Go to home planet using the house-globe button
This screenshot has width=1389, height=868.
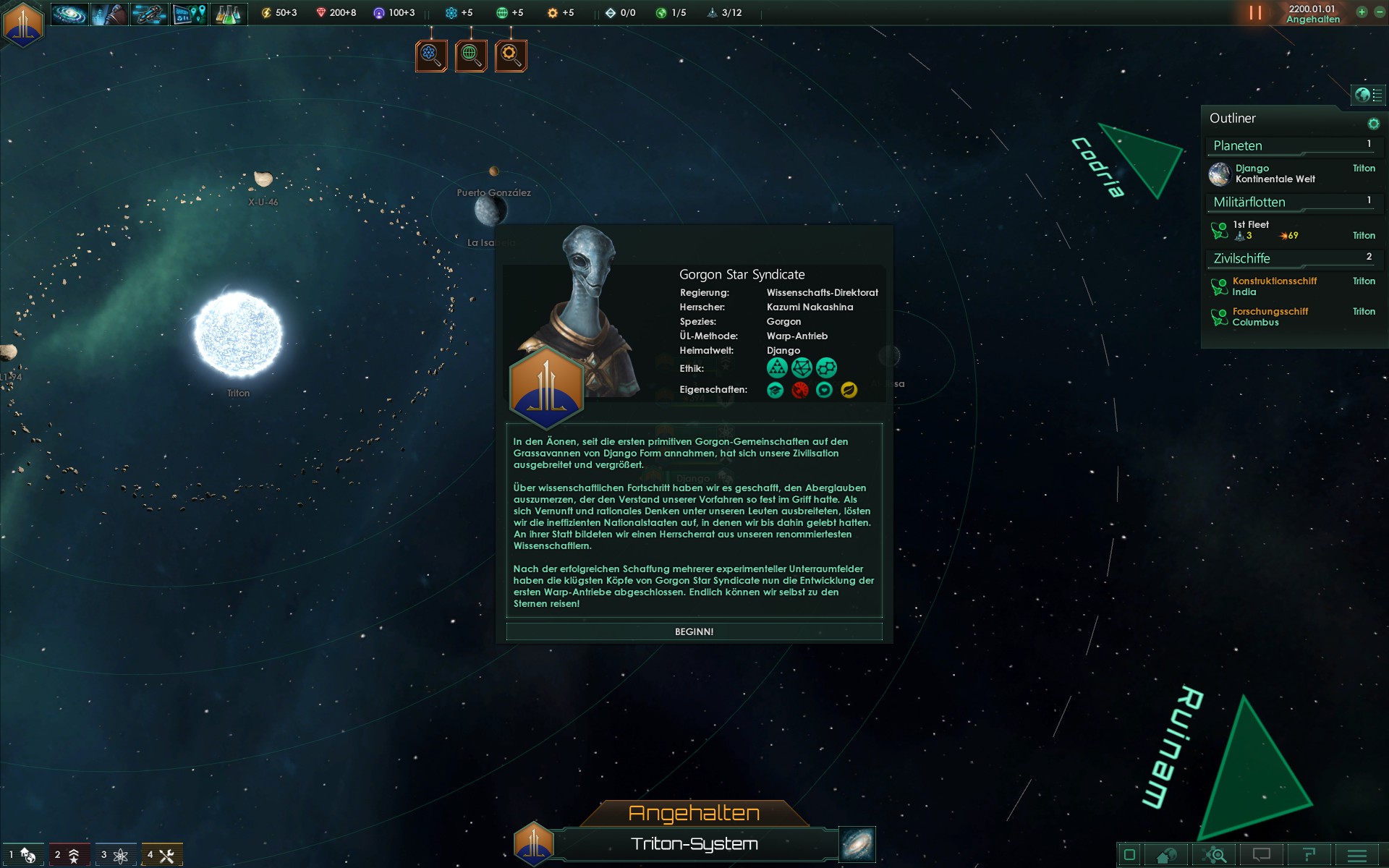click(x=1165, y=855)
